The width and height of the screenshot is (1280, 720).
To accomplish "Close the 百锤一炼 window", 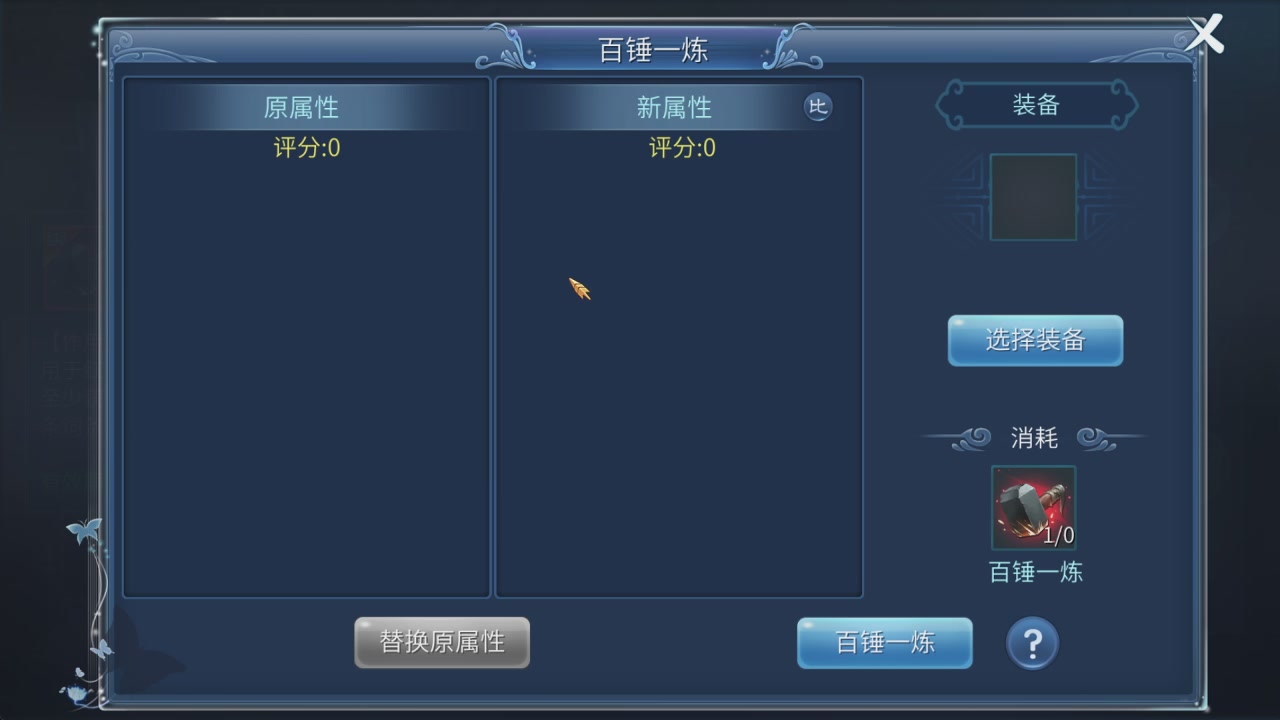I will [1204, 33].
